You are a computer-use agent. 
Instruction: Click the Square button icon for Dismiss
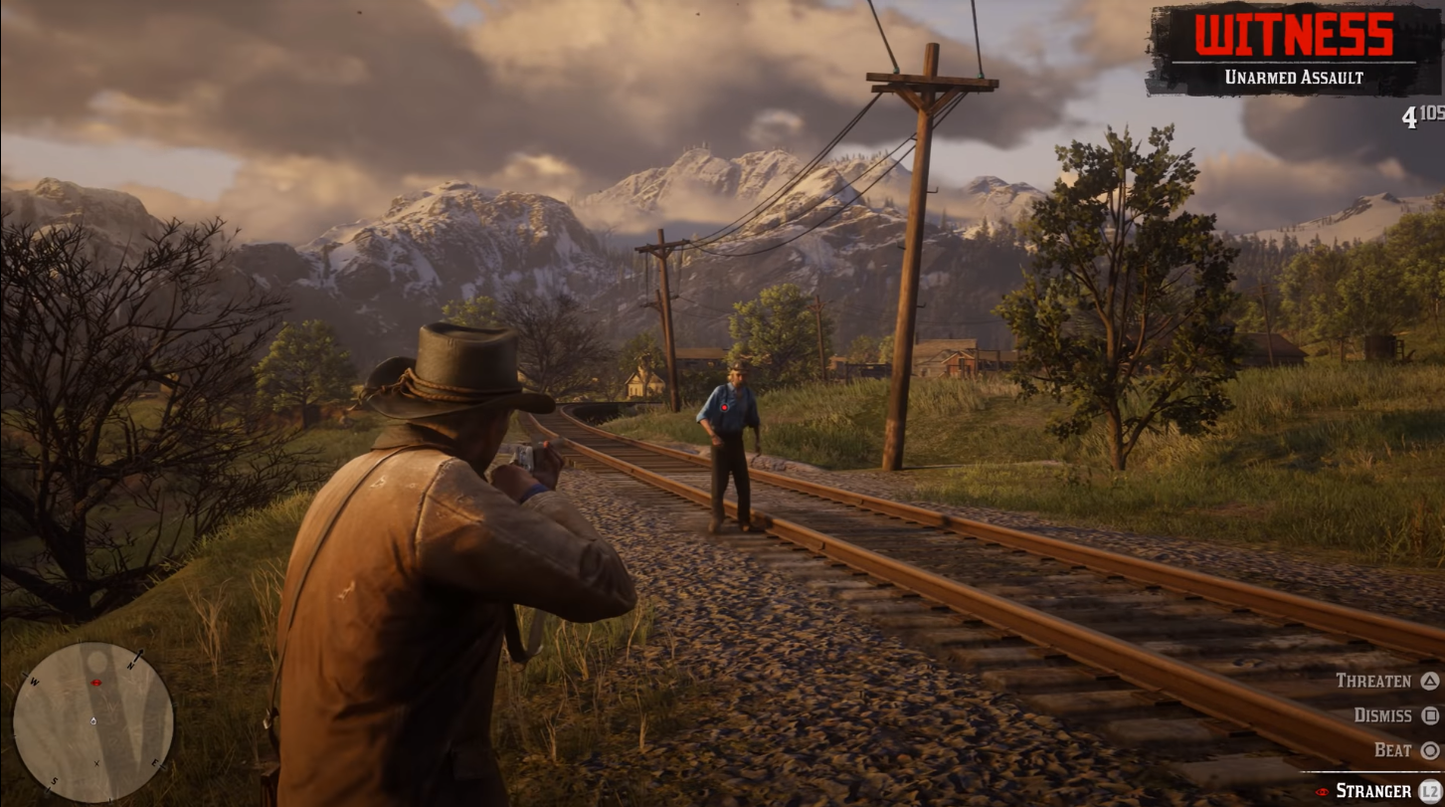[x=1430, y=716]
